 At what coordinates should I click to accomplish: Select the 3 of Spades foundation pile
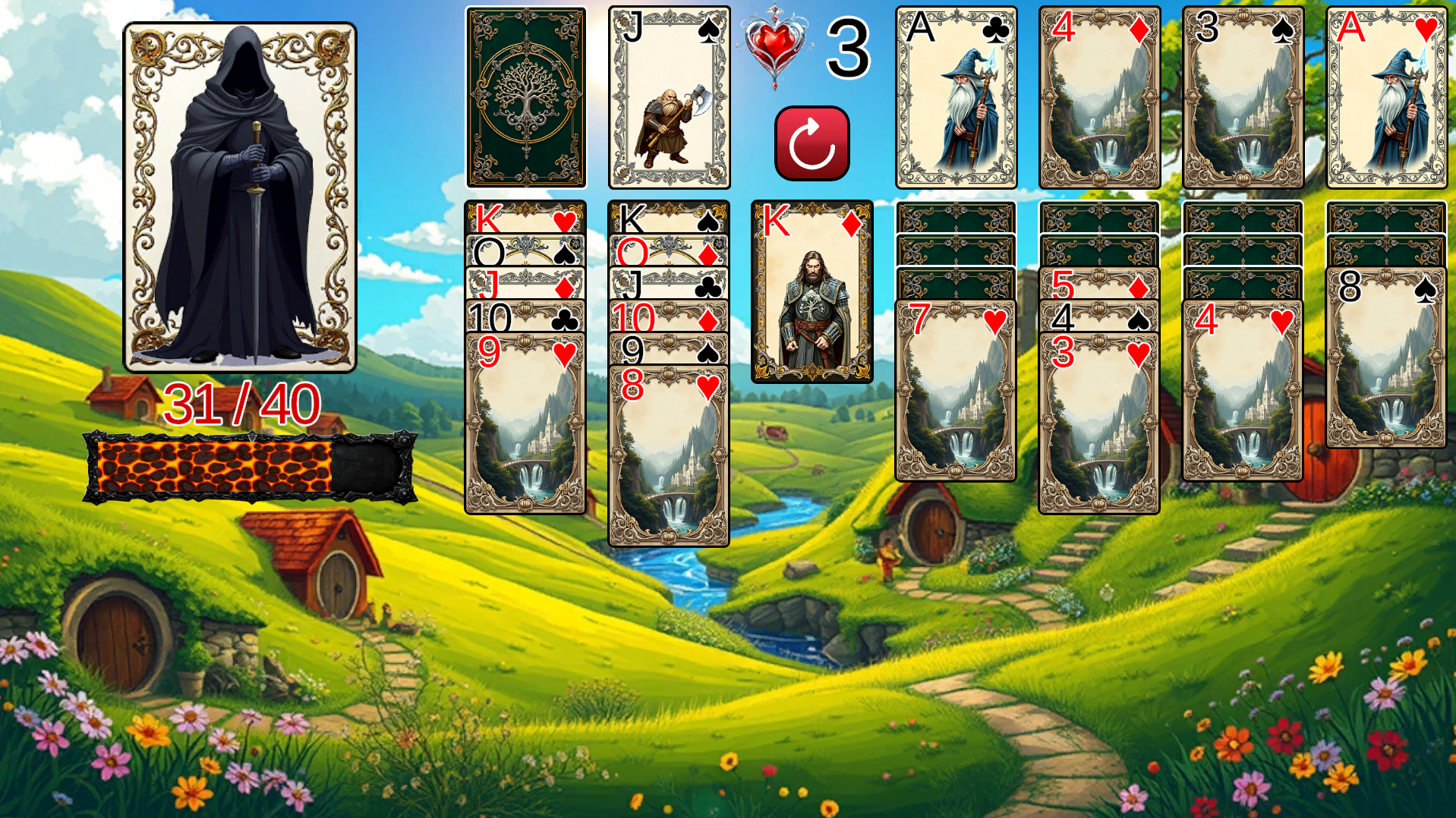1239,96
